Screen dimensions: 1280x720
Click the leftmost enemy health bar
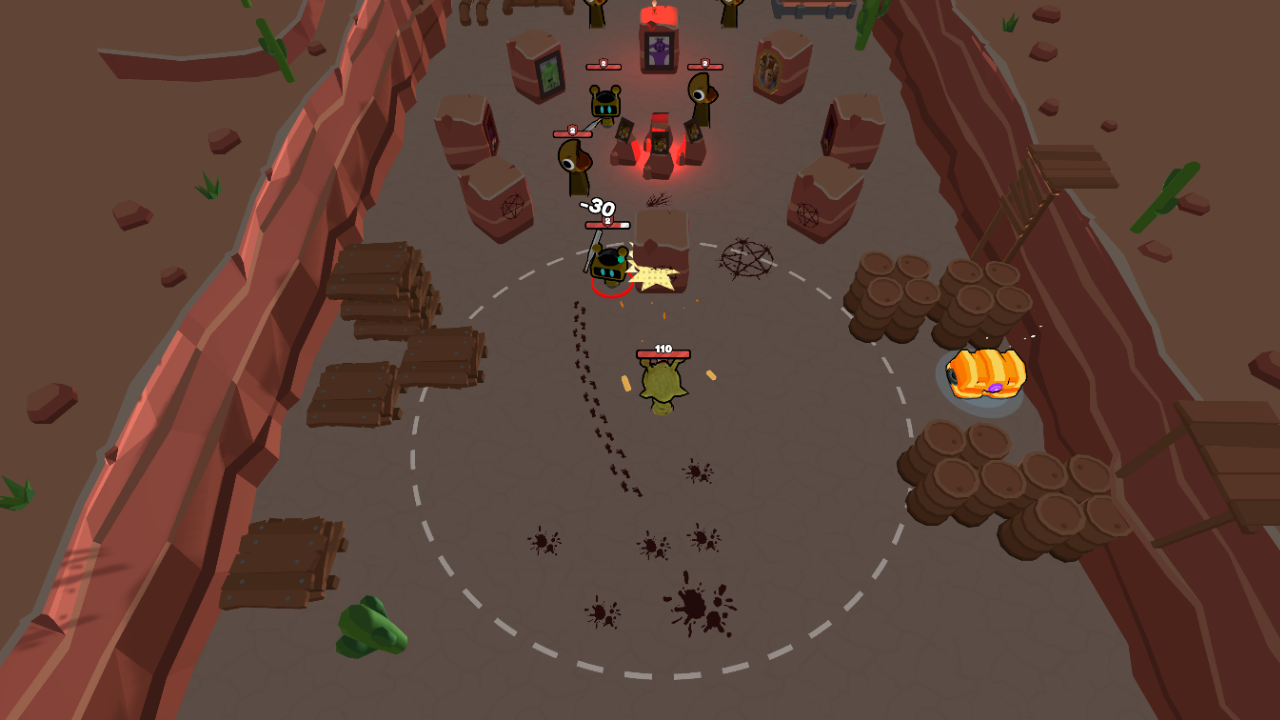click(573, 133)
